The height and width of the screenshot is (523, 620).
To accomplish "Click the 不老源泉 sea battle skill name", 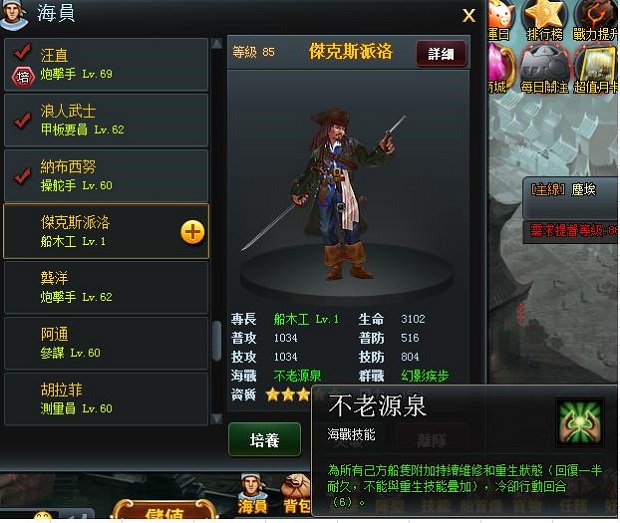I will tap(297, 376).
